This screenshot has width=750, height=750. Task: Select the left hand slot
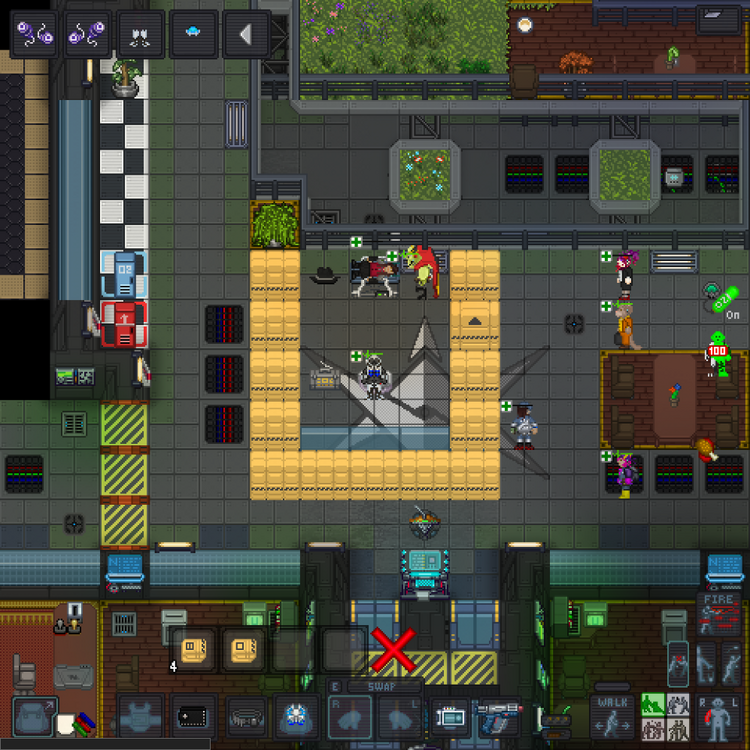tap(399, 717)
